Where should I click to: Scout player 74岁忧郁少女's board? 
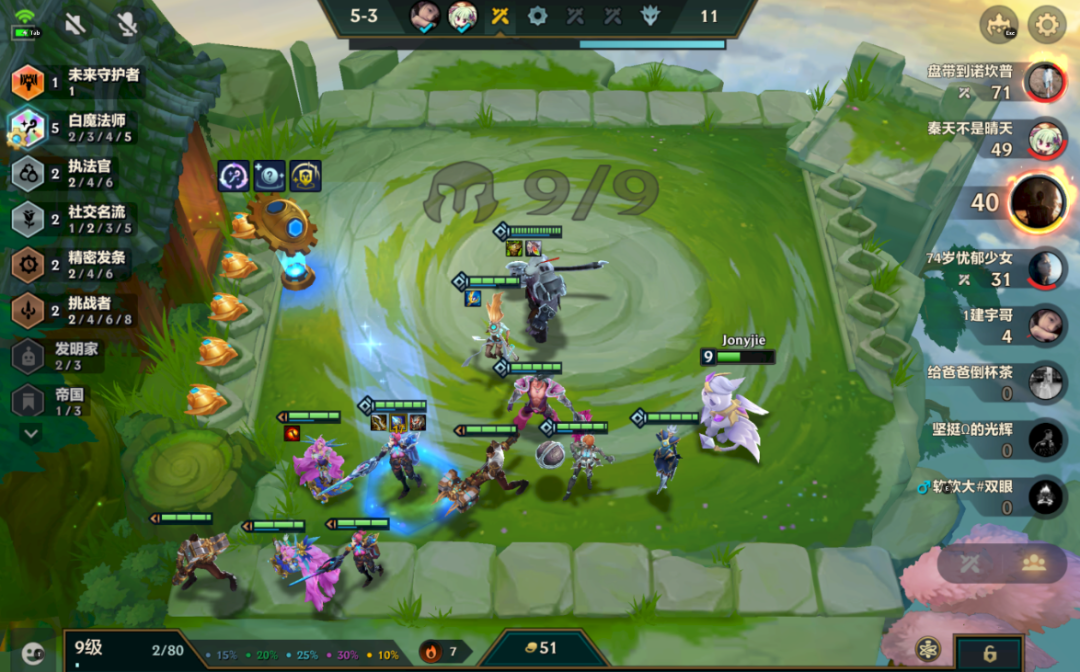[1045, 268]
